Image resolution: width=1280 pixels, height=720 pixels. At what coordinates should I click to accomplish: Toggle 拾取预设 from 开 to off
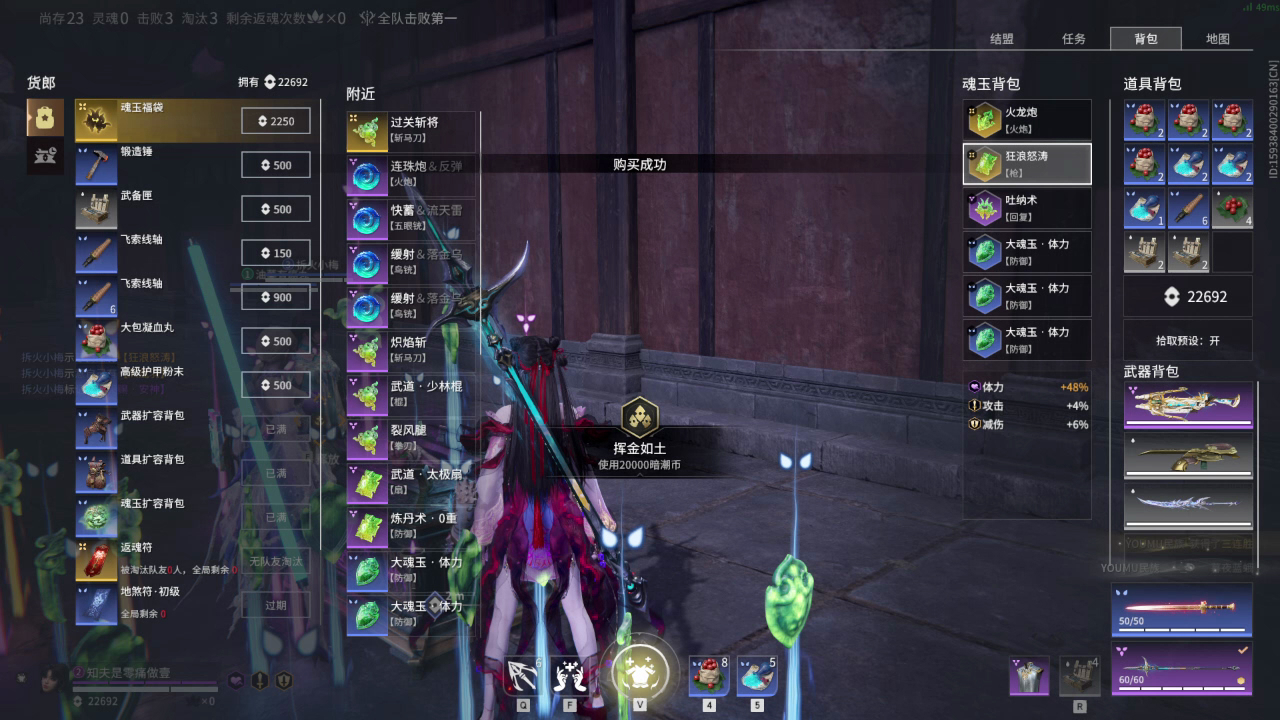[x=1188, y=339]
